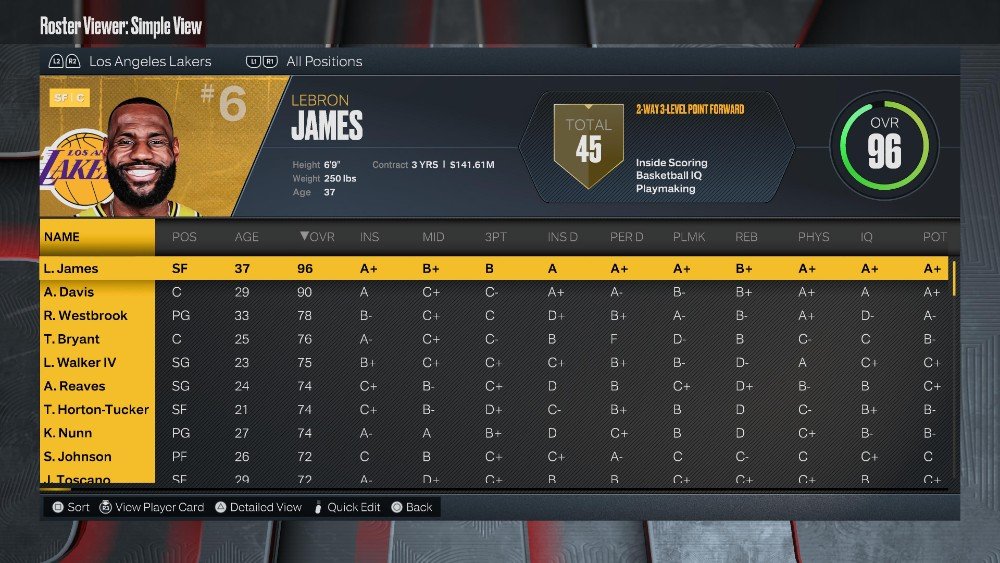The width and height of the screenshot is (1000, 563).
Task: Pick the T. Bryant roster row
Action: click(71, 339)
